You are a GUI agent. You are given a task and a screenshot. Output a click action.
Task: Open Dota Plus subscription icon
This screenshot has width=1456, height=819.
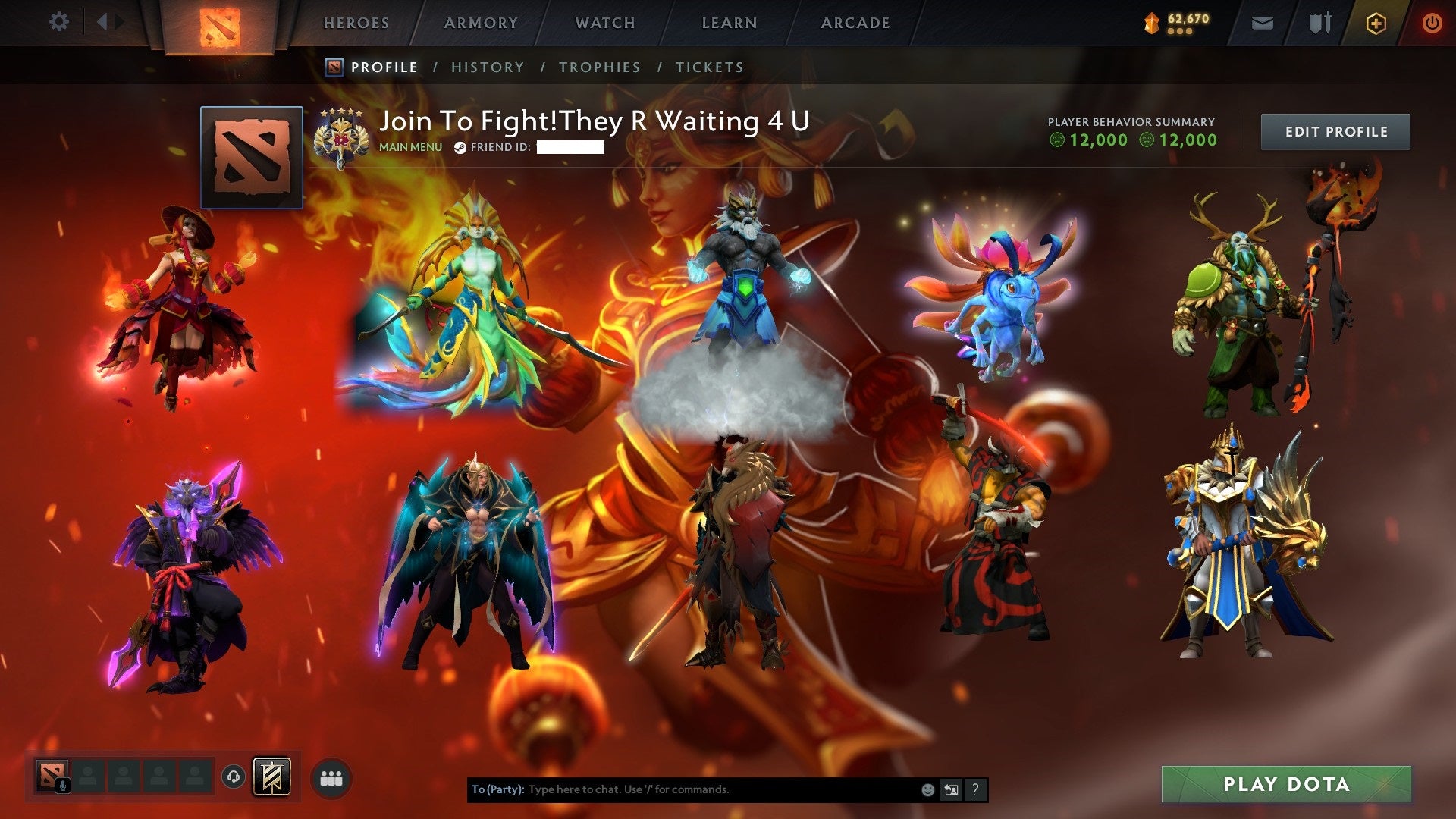pos(1378,23)
